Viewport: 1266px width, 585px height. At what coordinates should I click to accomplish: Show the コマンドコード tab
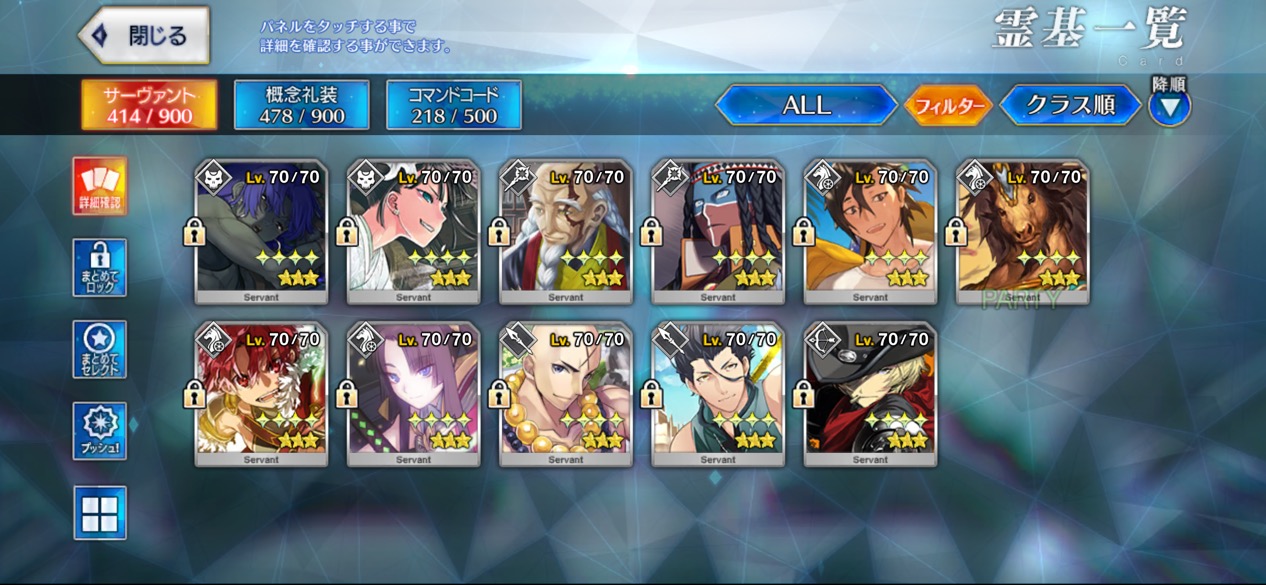point(454,105)
